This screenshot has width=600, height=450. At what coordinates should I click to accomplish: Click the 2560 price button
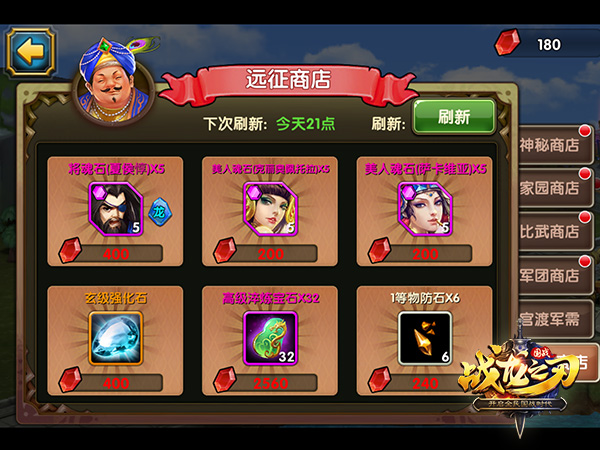point(268,382)
